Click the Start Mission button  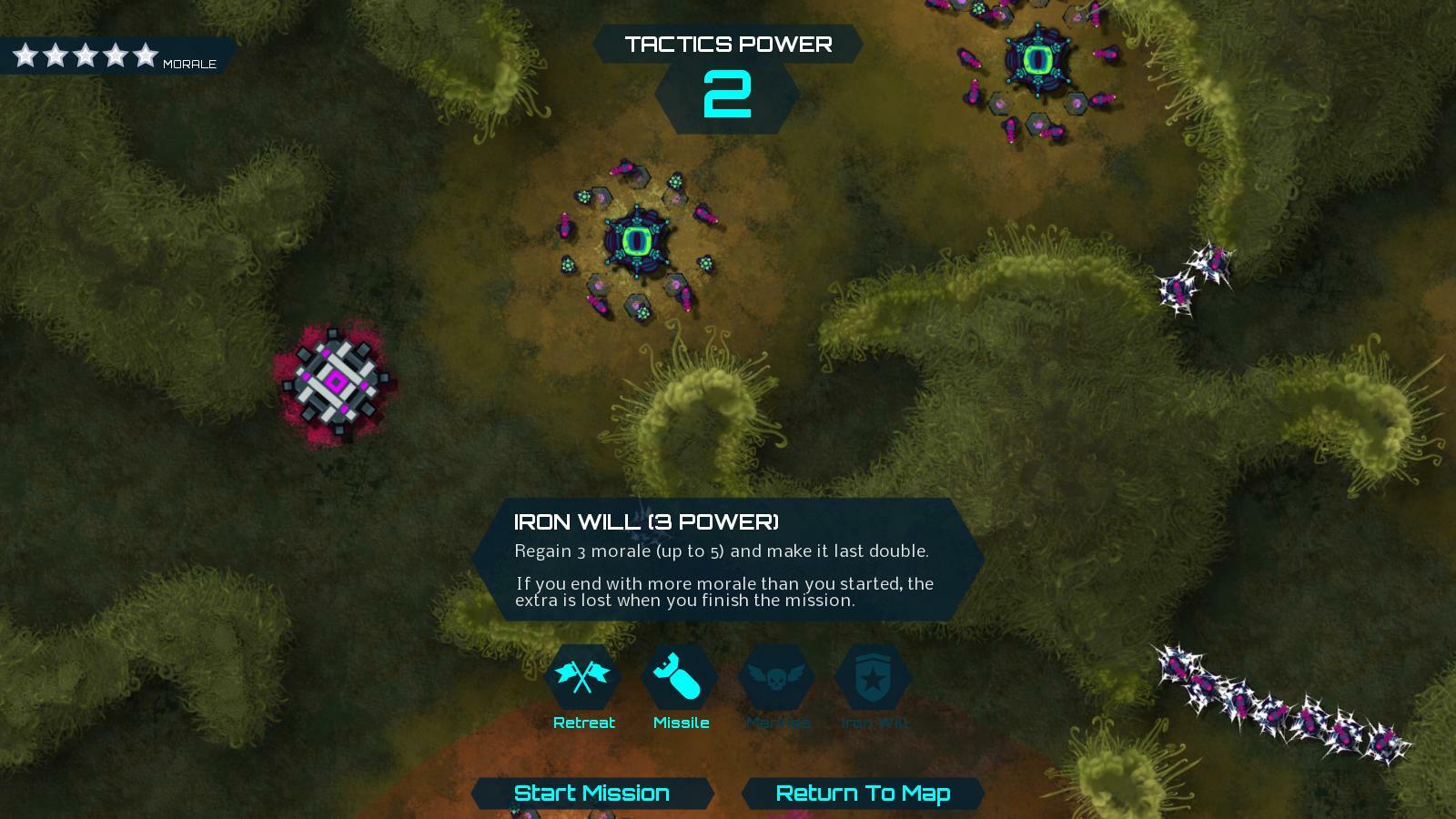tap(590, 793)
